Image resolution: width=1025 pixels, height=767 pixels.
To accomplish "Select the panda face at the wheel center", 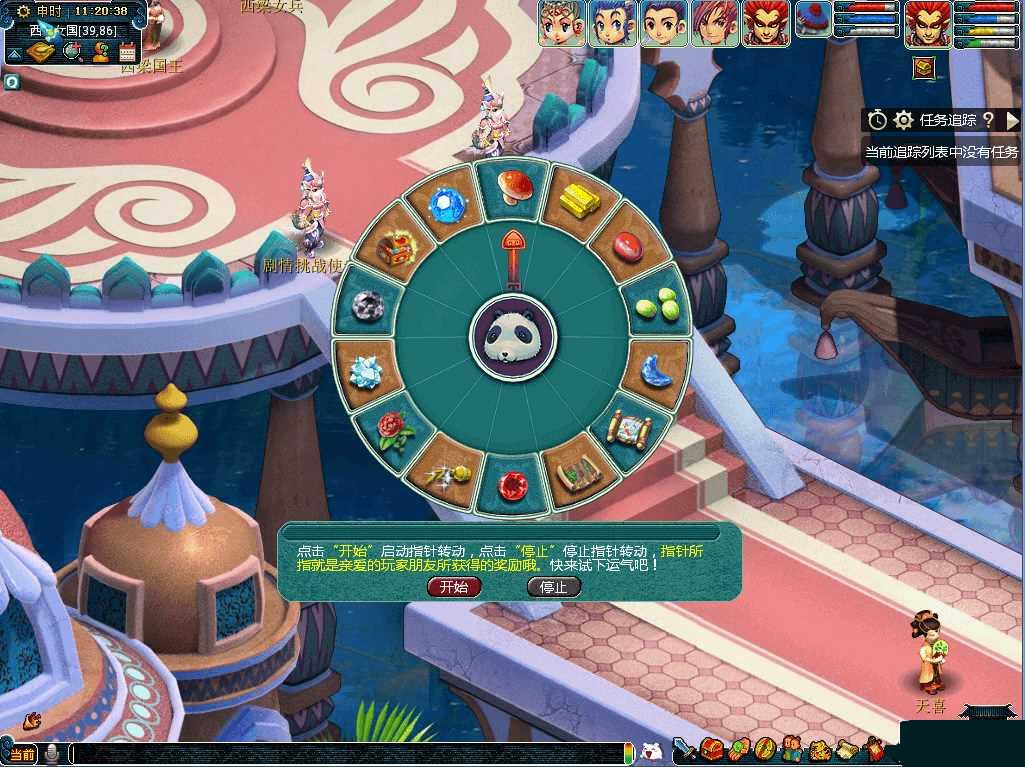I will coord(513,336).
